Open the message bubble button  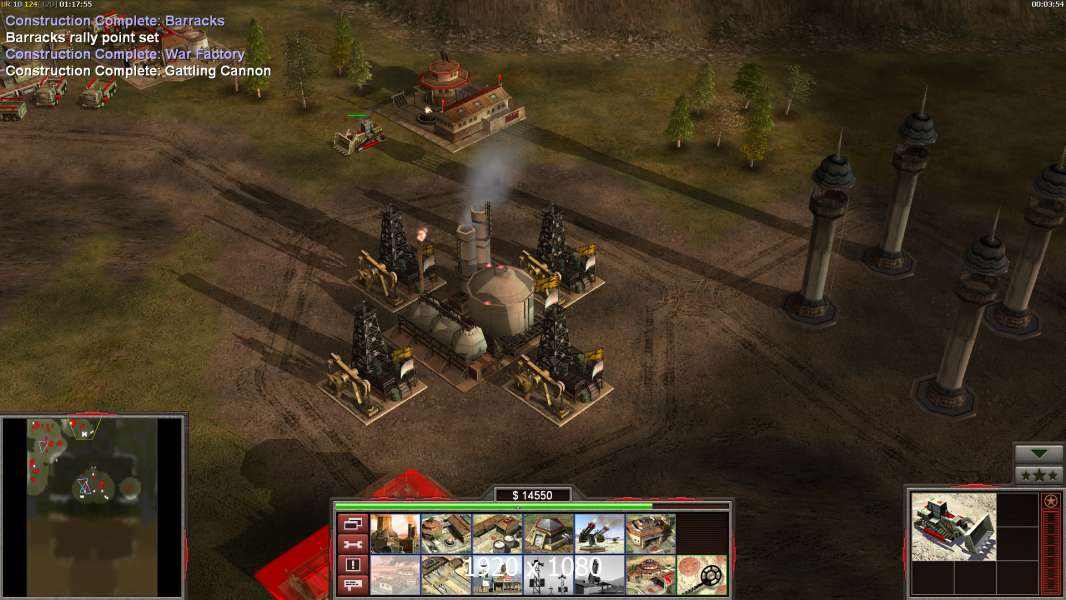tap(351, 585)
